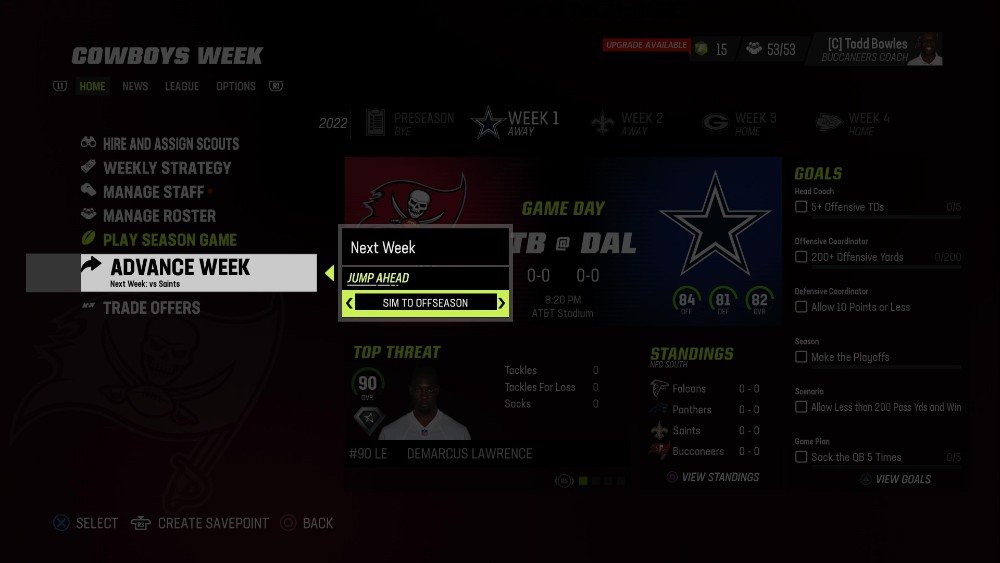Click the Upgrade Available badge
The height and width of the screenshot is (563, 1000).
pyautogui.click(x=646, y=46)
